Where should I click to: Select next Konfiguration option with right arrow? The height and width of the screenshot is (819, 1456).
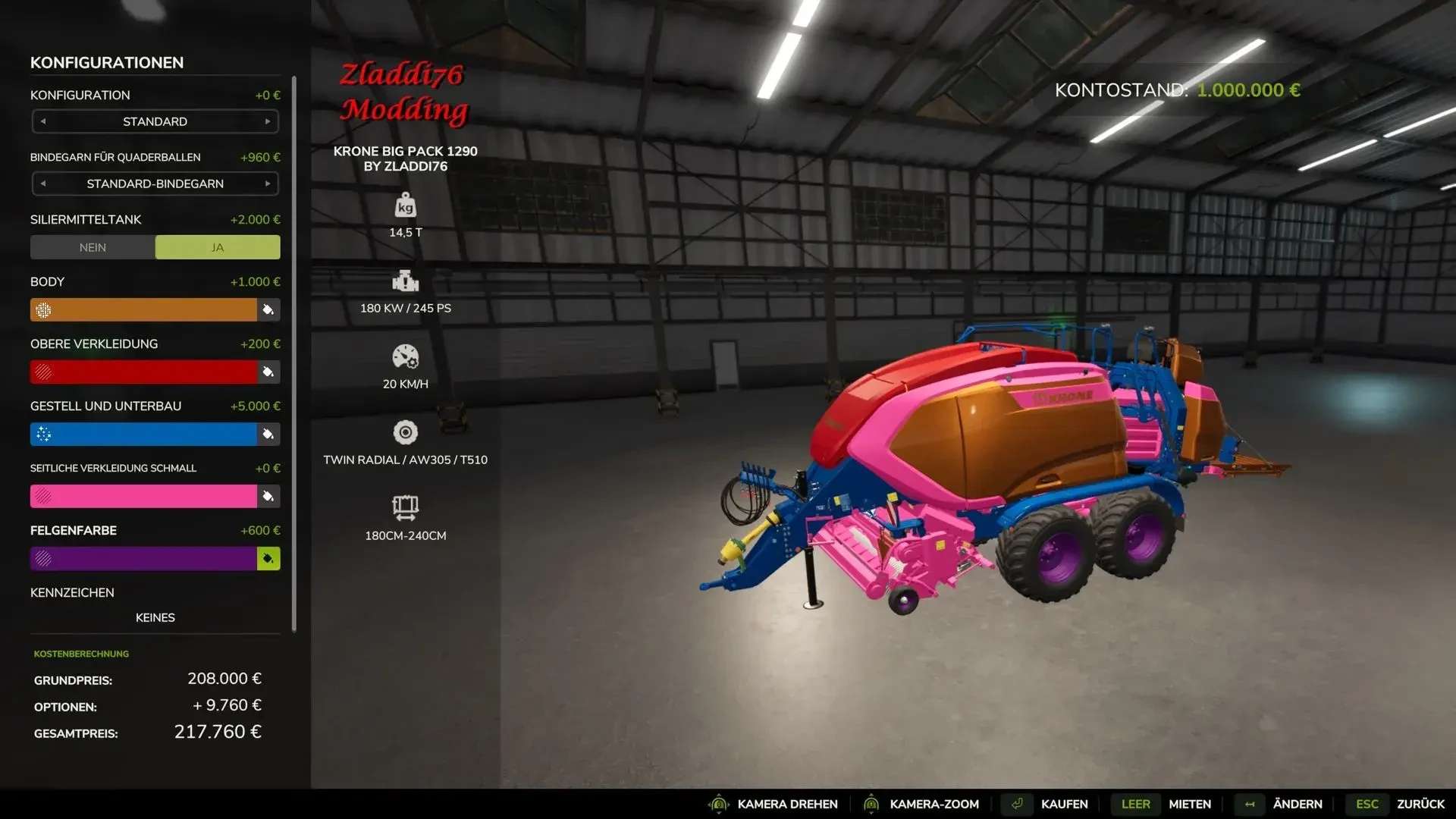[268, 121]
